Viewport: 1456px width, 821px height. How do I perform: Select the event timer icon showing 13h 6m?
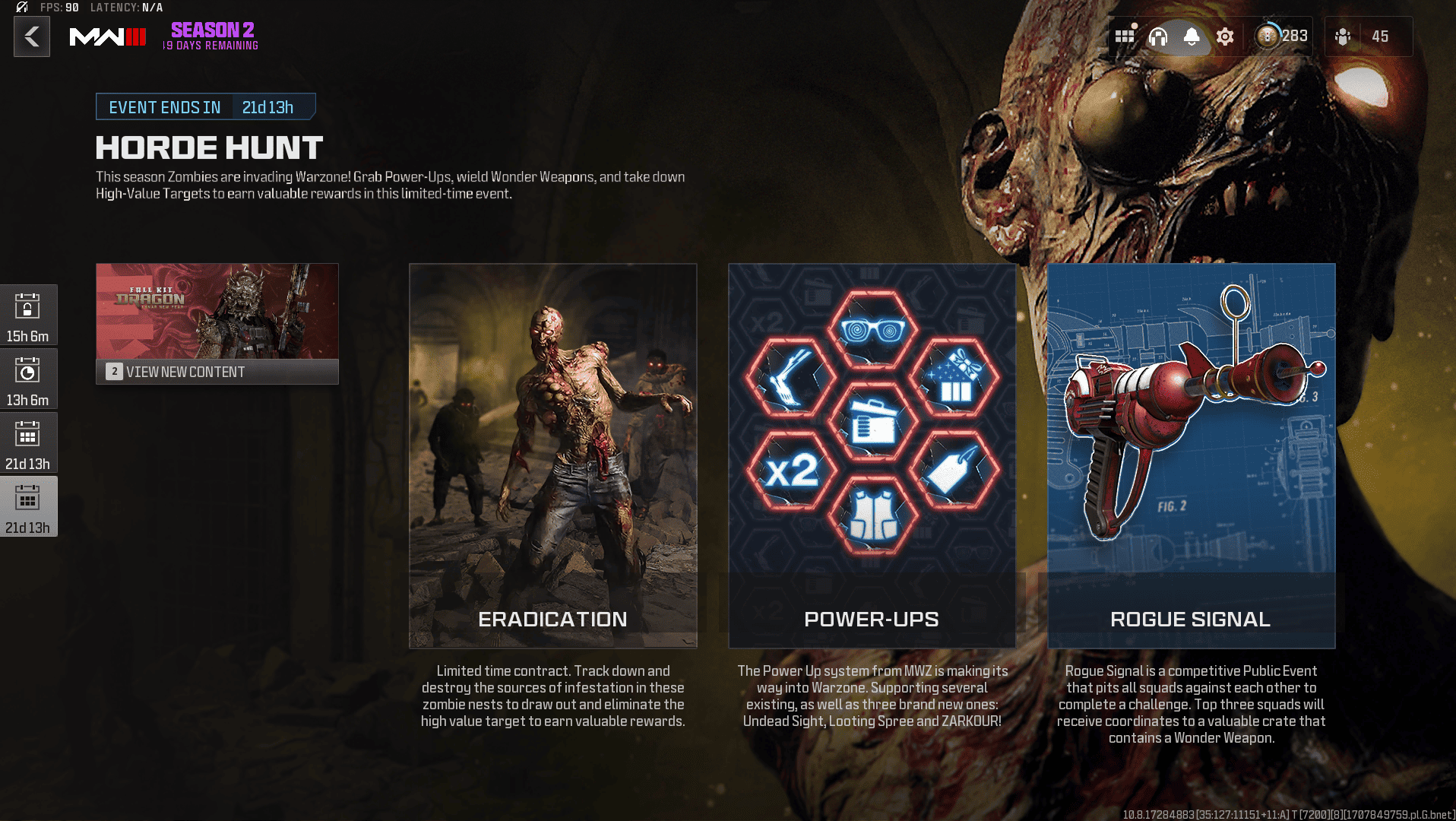click(29, 378)
